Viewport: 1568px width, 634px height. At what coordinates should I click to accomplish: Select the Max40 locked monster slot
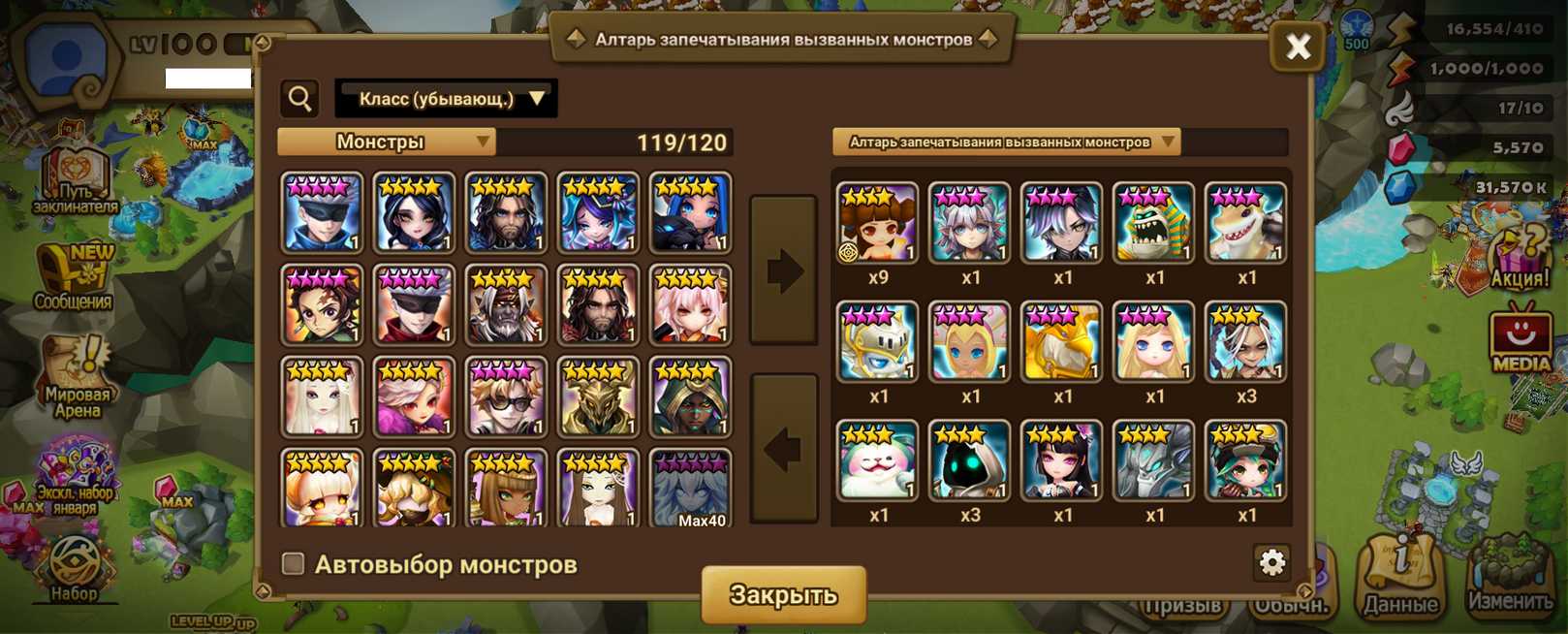point(690,489)
